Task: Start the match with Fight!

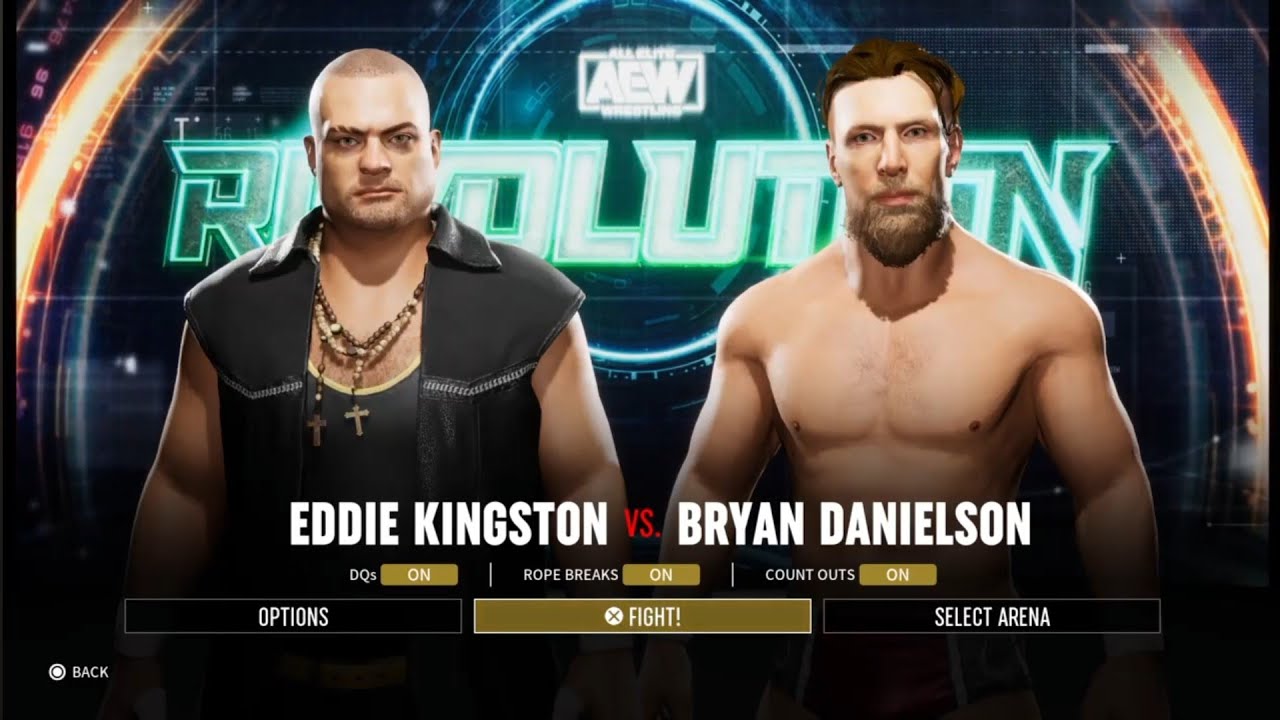Action: (x=642, y=617)
